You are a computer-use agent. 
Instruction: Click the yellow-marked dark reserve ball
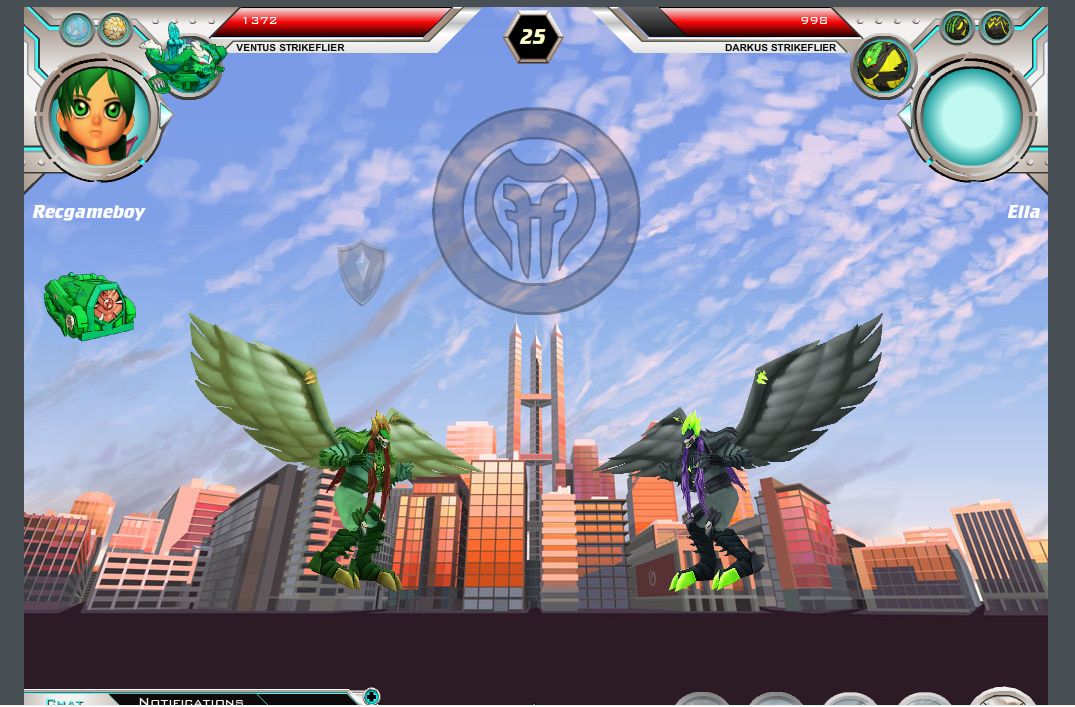996,28
